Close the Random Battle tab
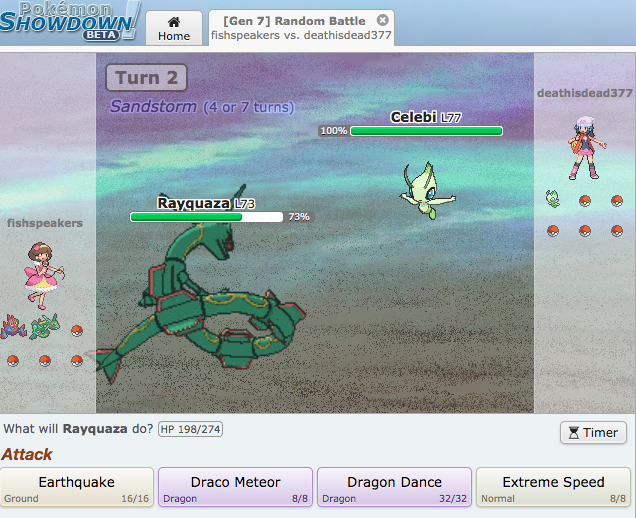Image resolution: width=636 pixels, height=518 pixels. click(x=383, y=20)
